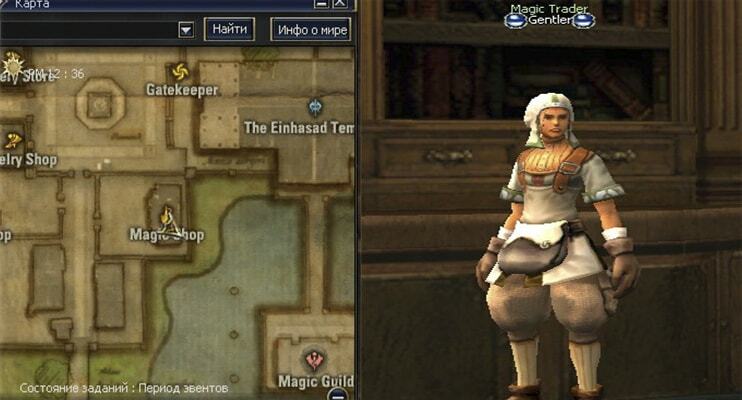Open the Инфо о мире panel

(x=311, y=29)
